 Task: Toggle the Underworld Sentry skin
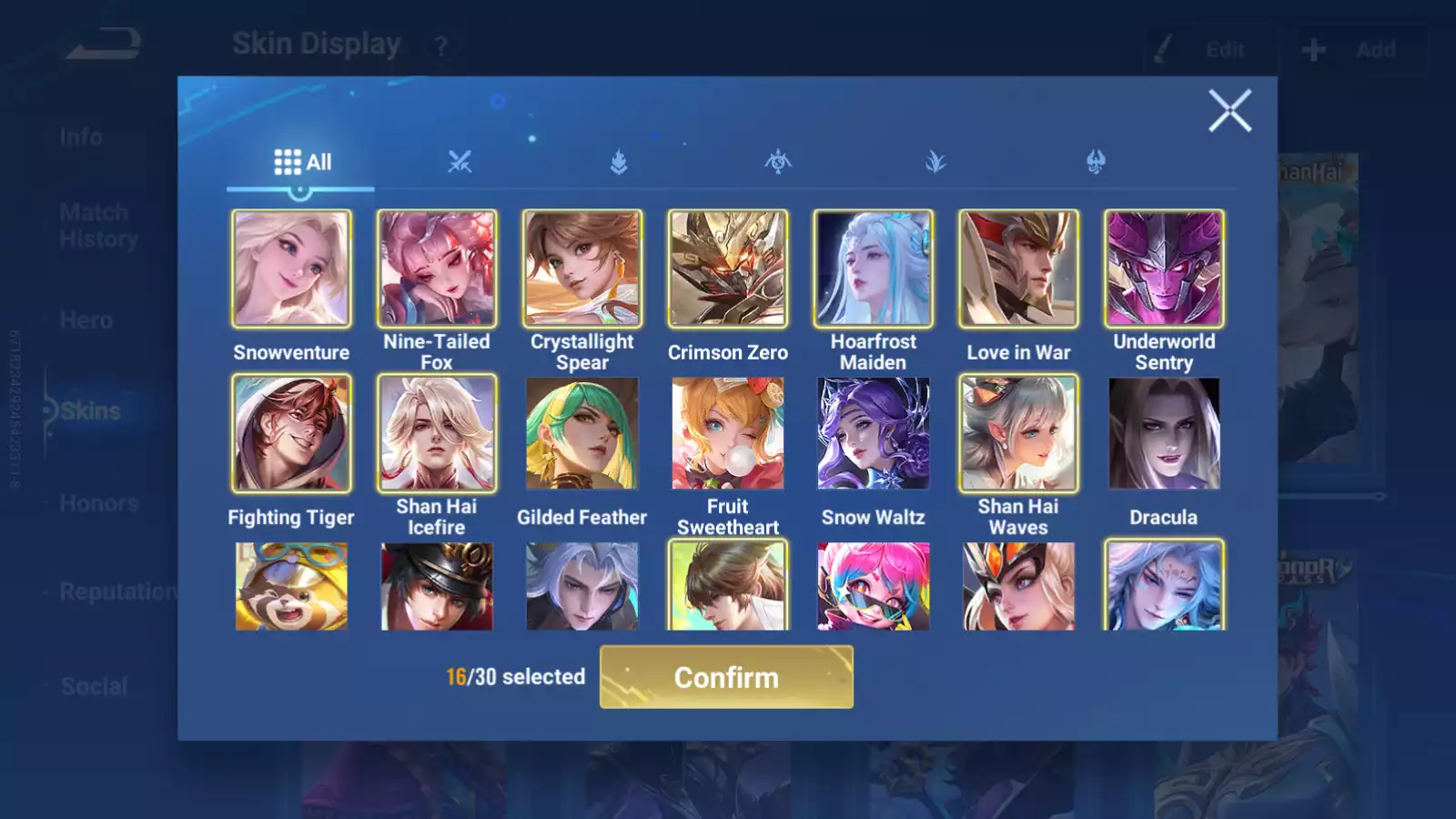[x=1164, y=269]
